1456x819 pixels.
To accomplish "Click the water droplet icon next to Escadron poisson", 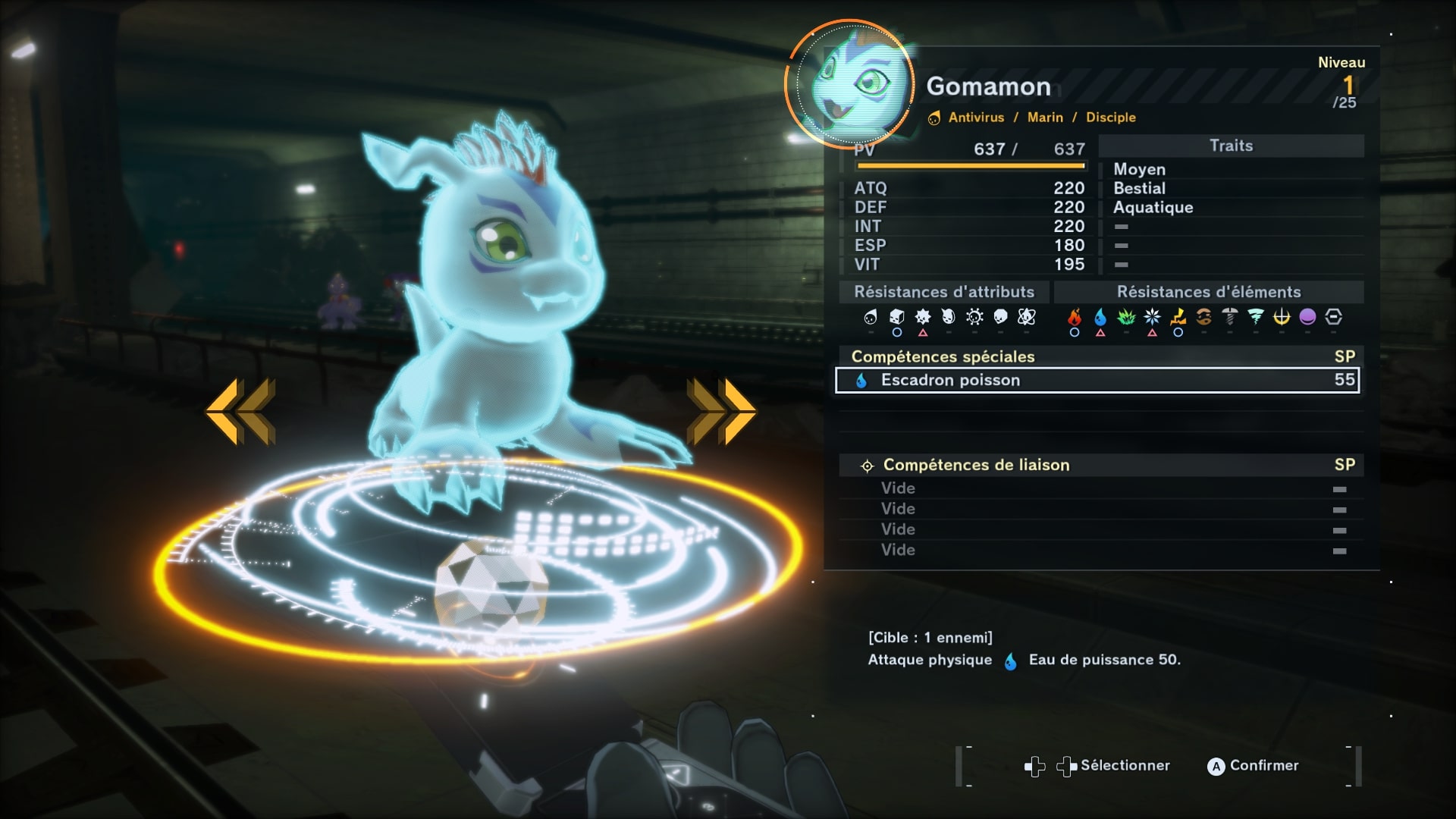I will [x=861, y=380].
